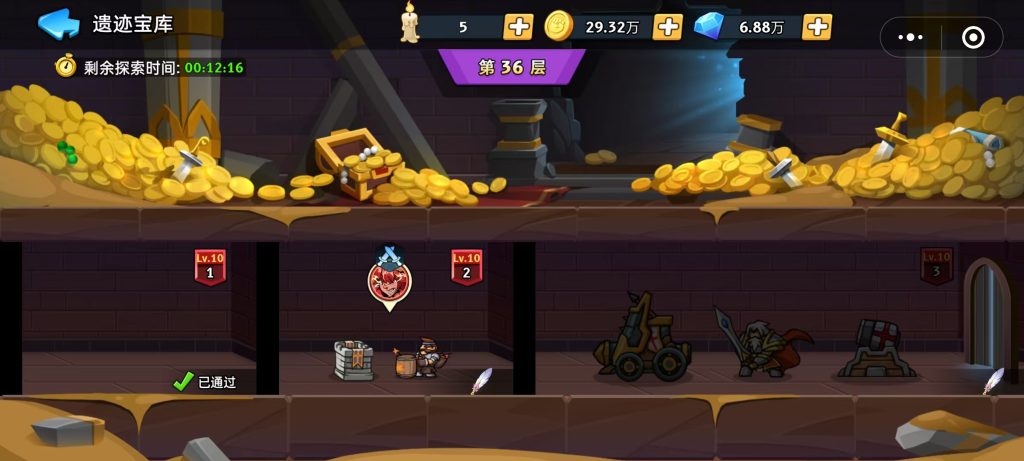
Task: Tap the feather icon in room 3
Action: (993, 381)
